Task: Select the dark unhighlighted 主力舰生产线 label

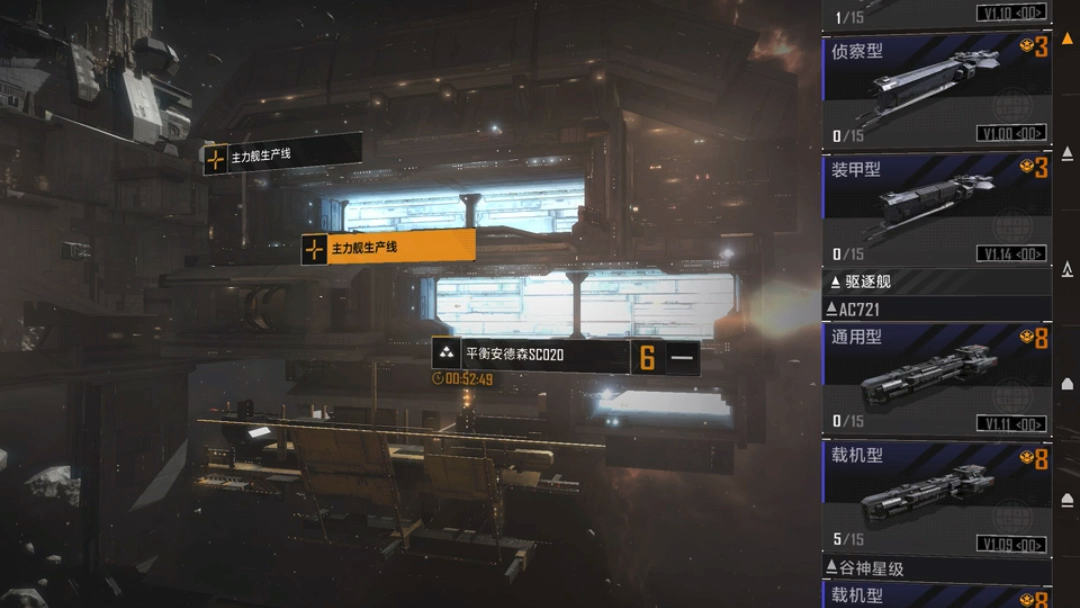Action: (282, 156)
